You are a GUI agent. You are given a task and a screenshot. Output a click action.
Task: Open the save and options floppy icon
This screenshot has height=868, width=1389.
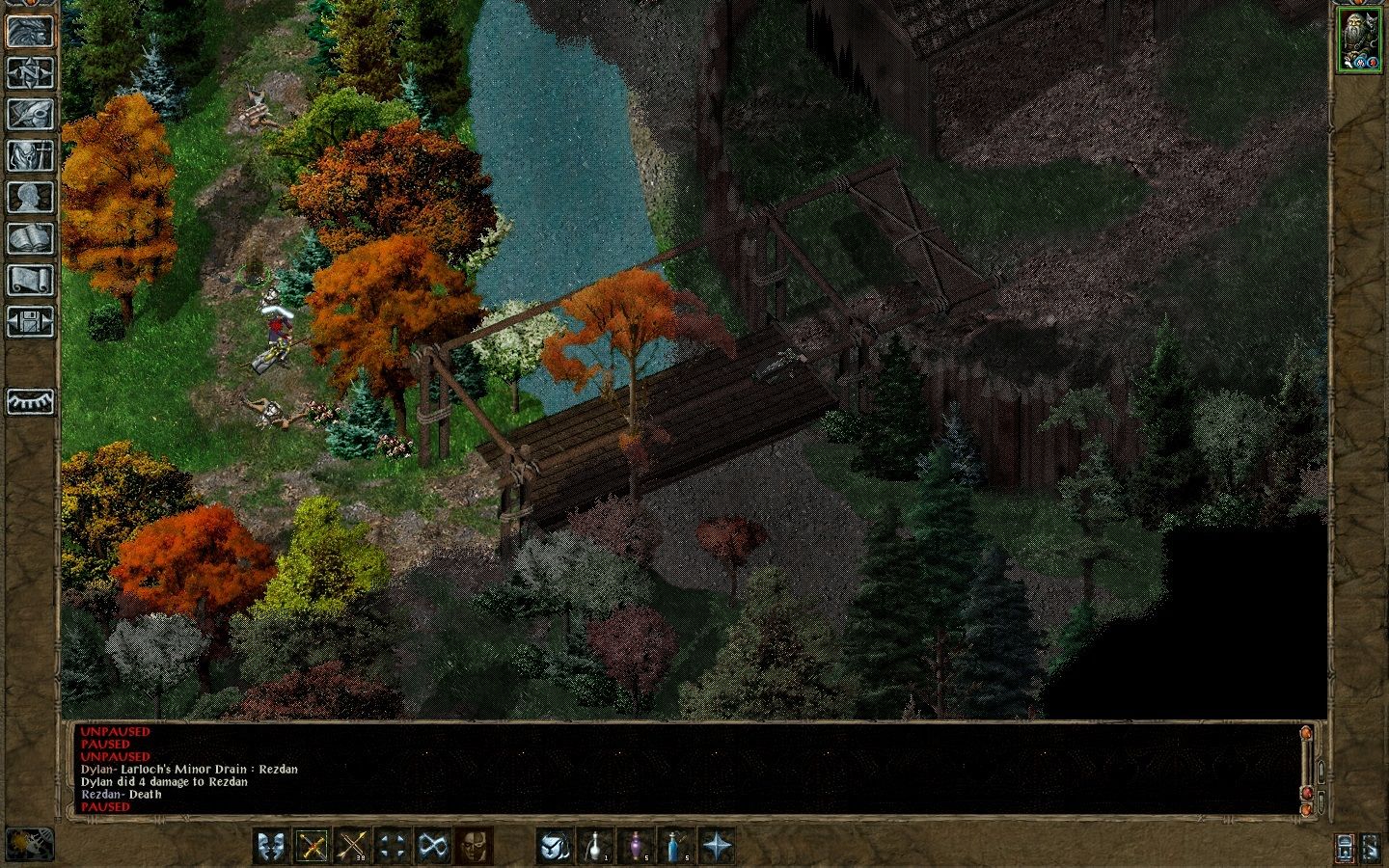(x=30, y=321)
